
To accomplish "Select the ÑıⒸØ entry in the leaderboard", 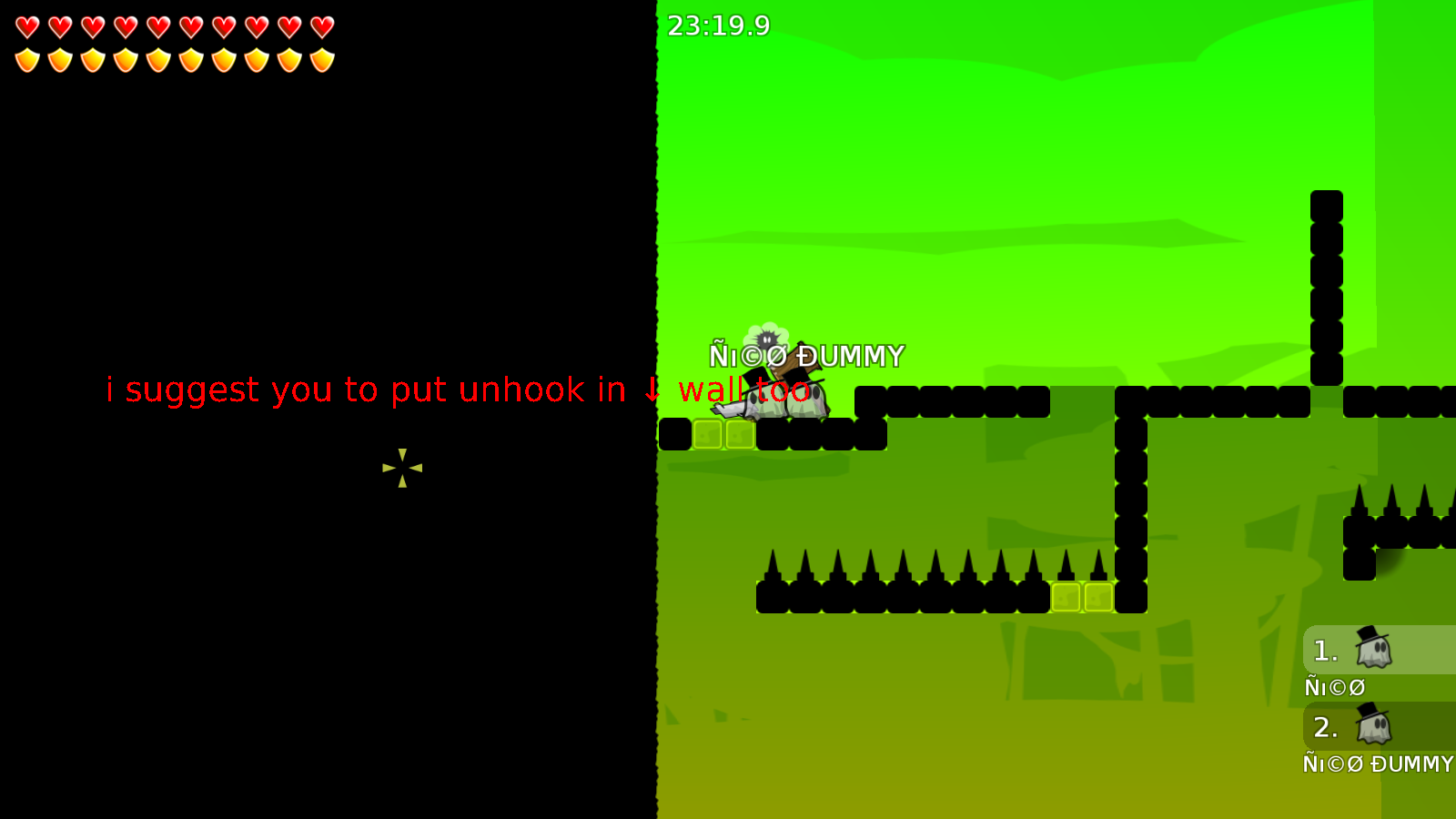I will click(1334, 687).
